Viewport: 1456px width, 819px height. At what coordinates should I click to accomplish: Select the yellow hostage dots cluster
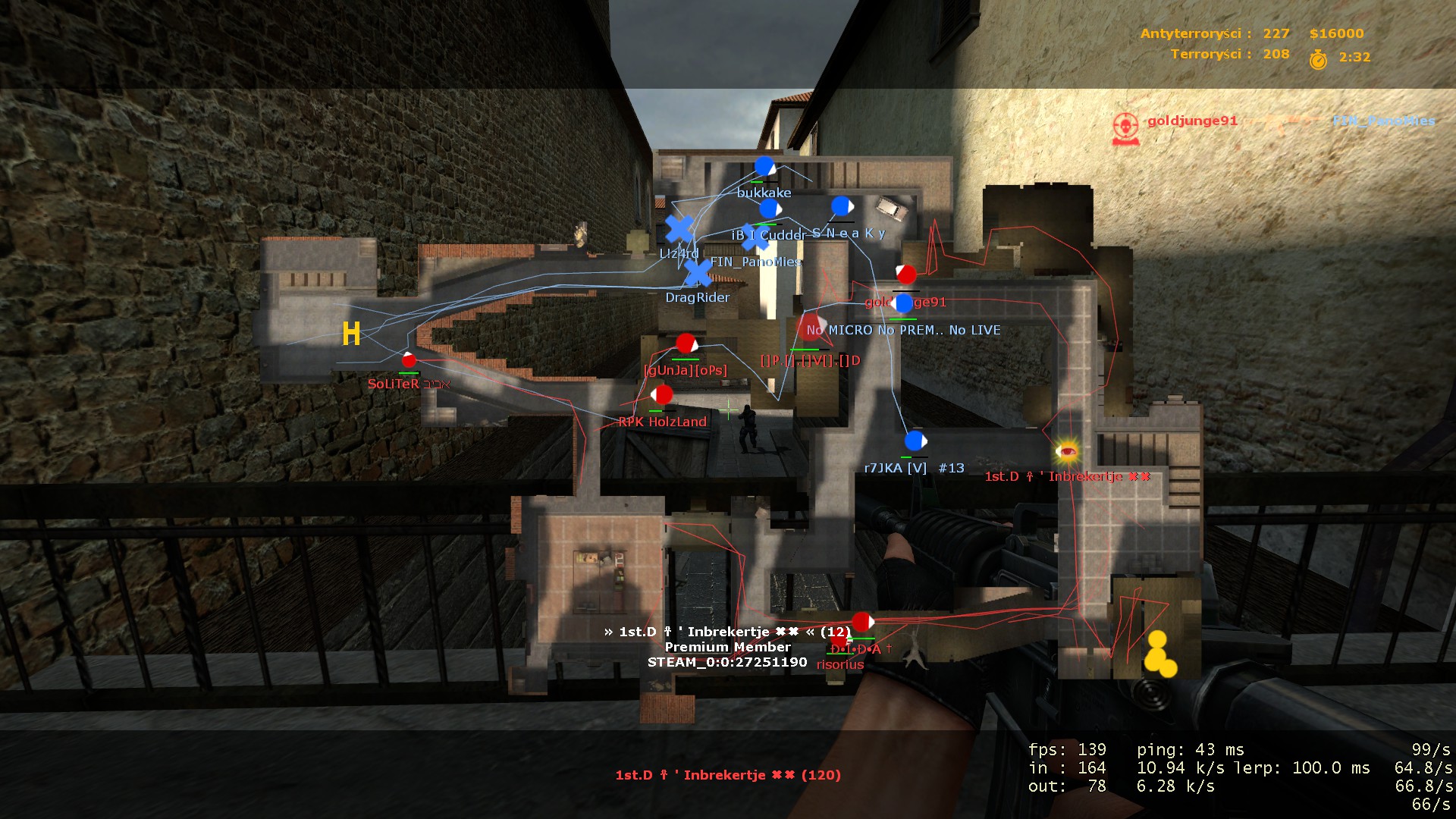[1159, 653]
